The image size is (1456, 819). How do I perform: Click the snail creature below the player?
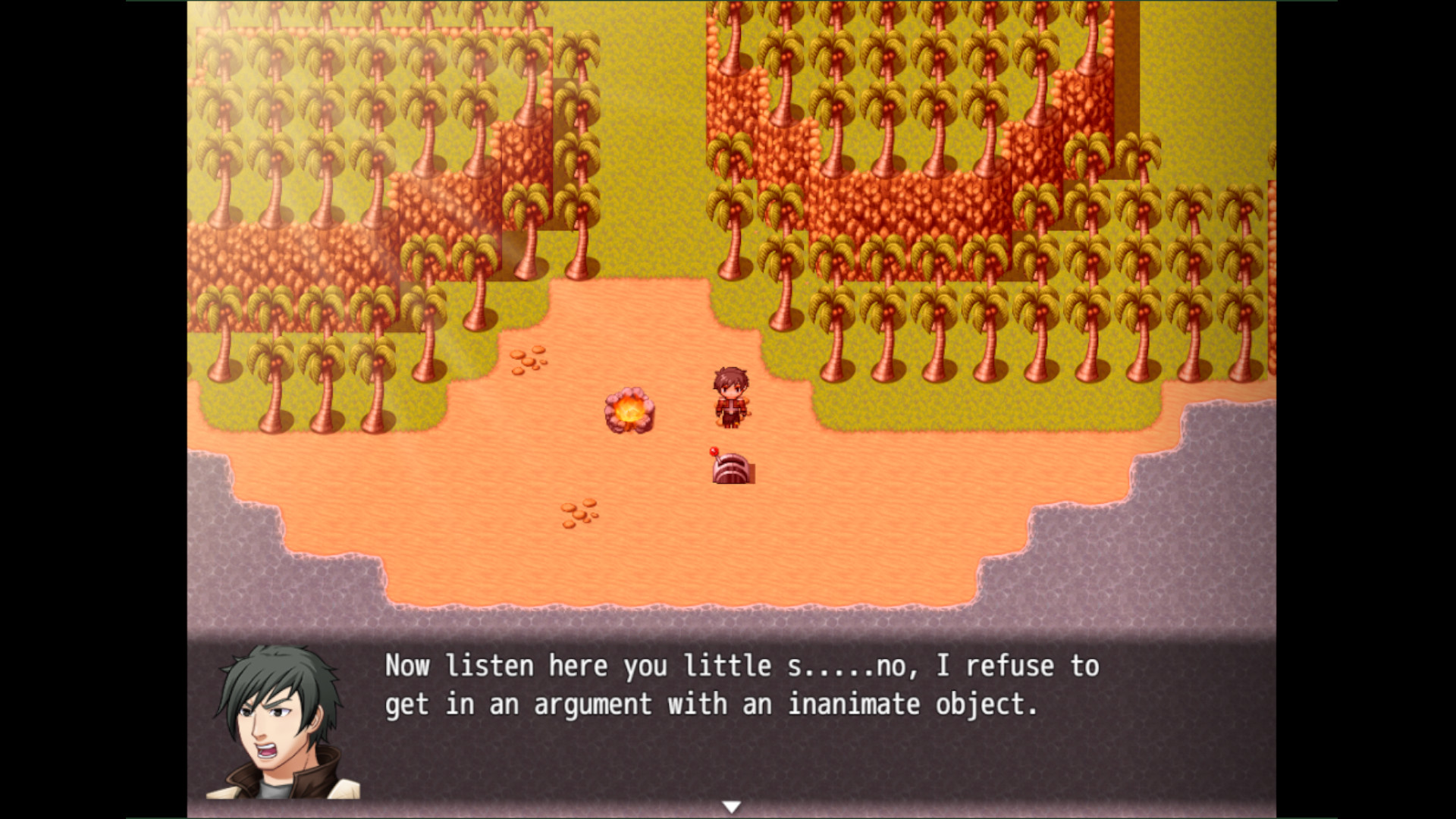click(x=730, y=470)
